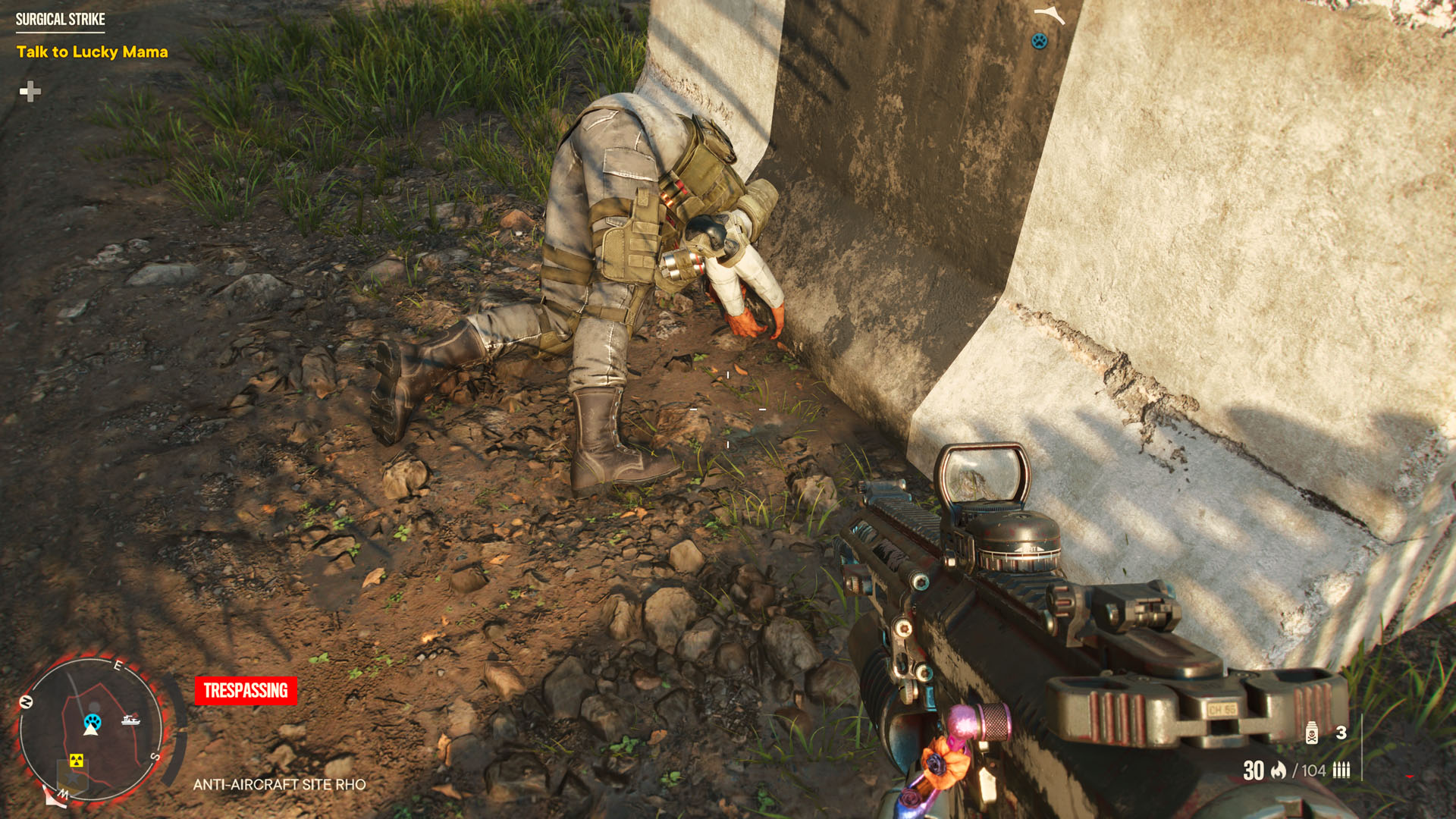Open the circular minimap
Screen dimensions: 1456x819
point(90,729)
